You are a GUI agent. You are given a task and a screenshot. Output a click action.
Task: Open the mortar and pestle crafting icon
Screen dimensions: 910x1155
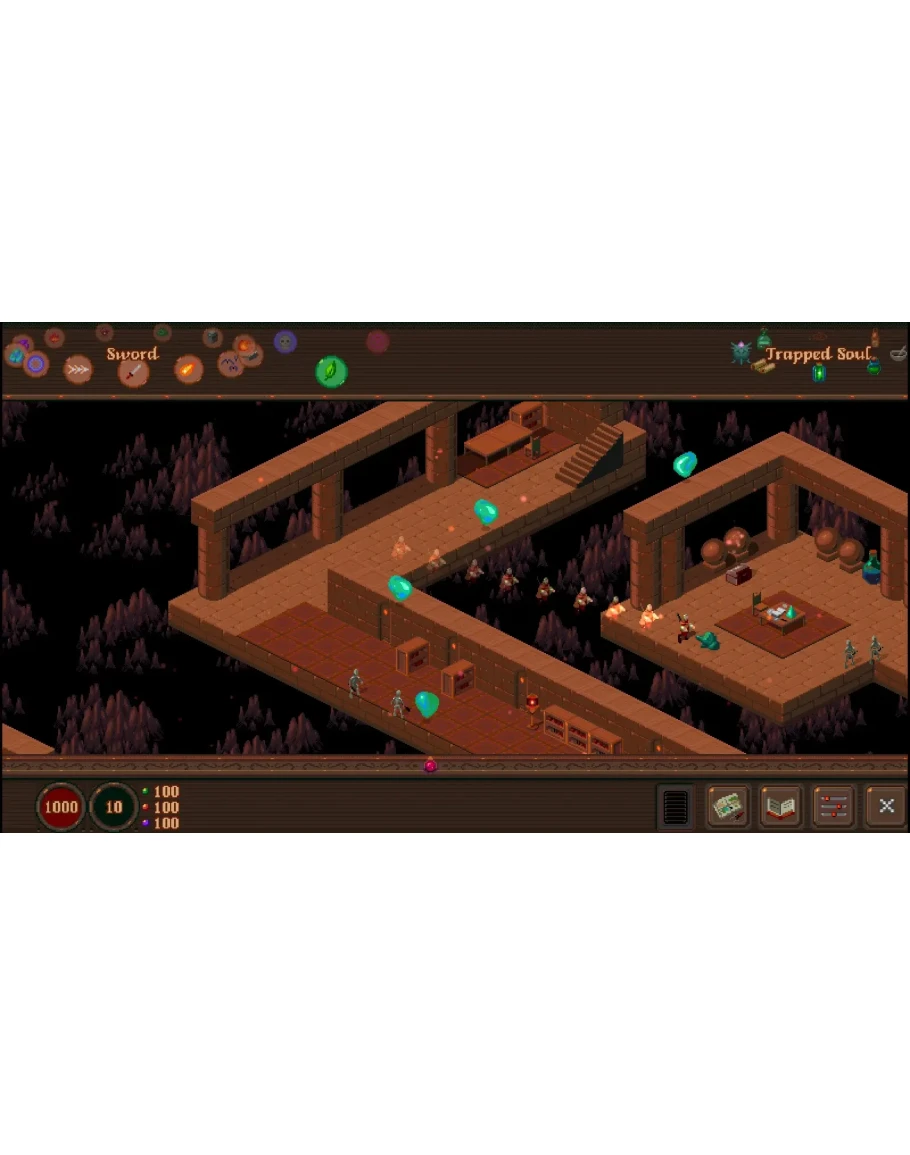click(897, 352)
